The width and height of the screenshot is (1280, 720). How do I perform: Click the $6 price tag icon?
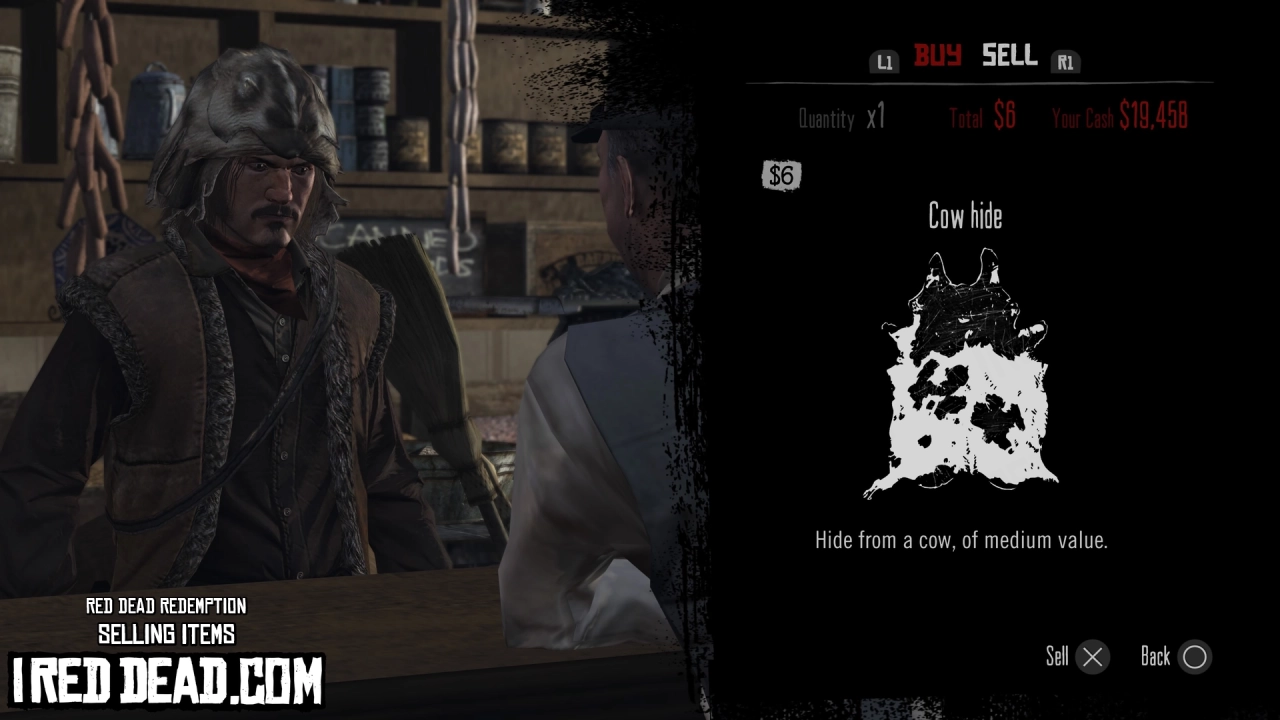(782, 175)
